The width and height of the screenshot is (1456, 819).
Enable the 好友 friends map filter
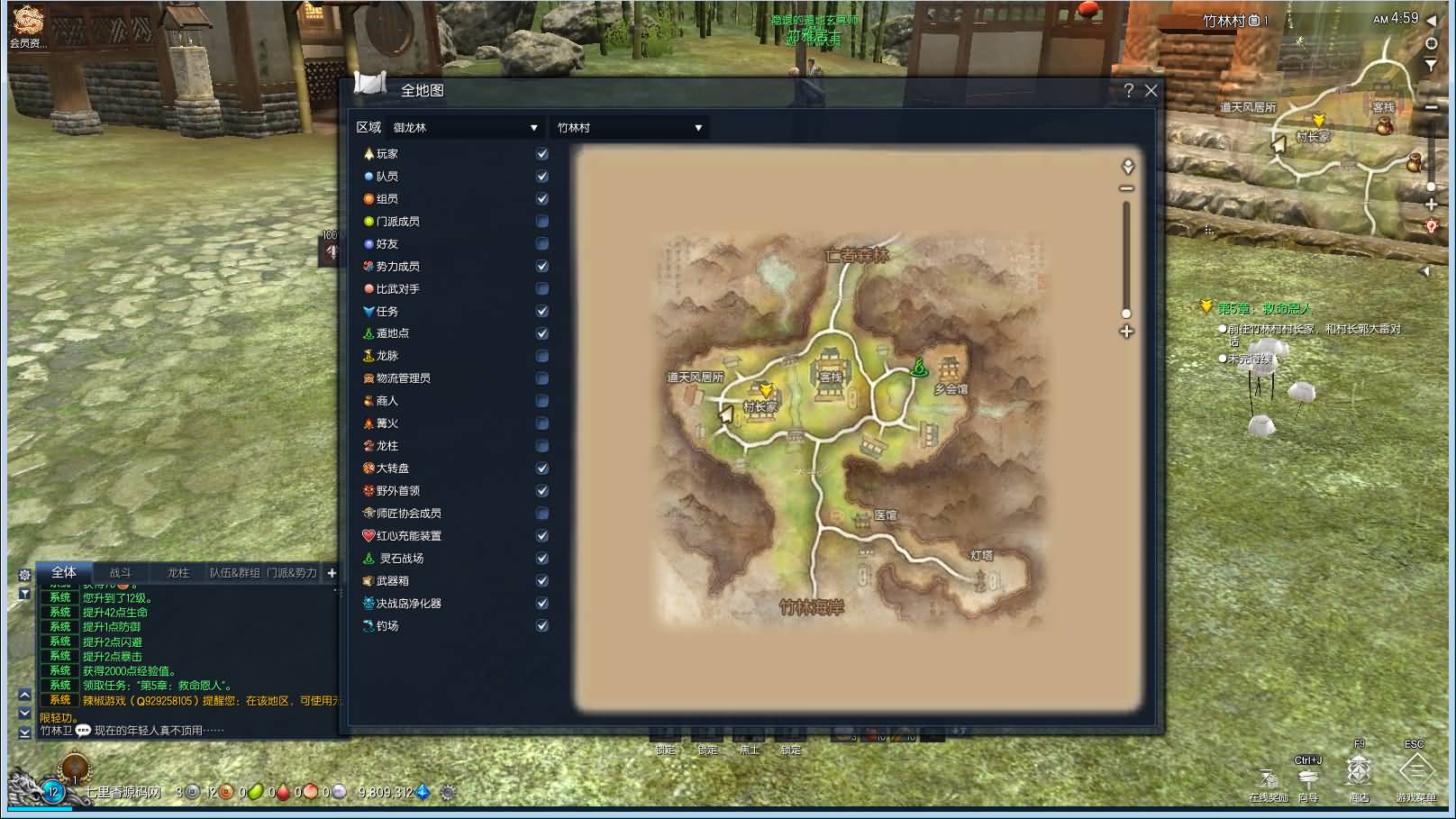pos(541,243)
